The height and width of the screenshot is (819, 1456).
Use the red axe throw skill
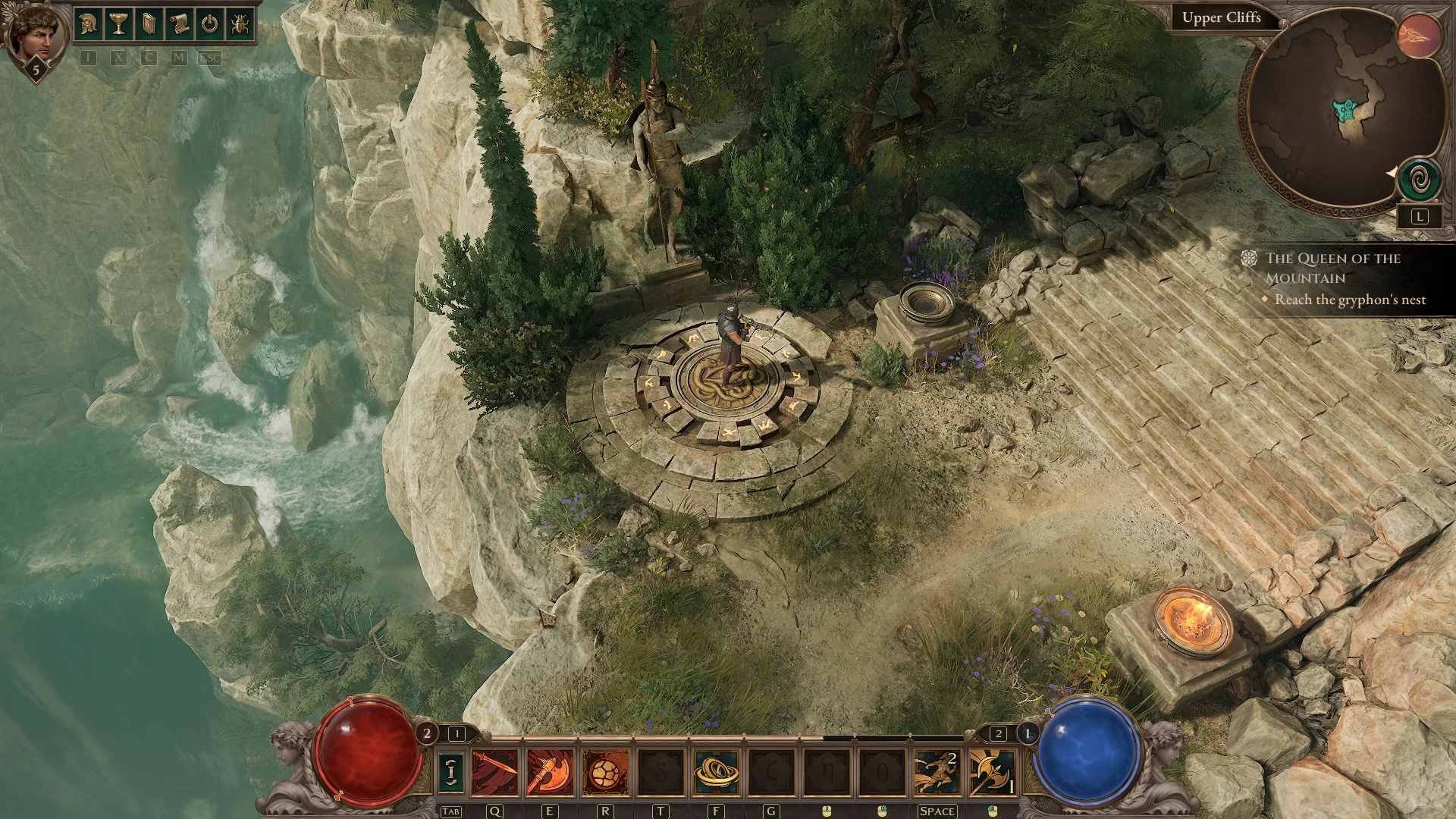[550, 772]
